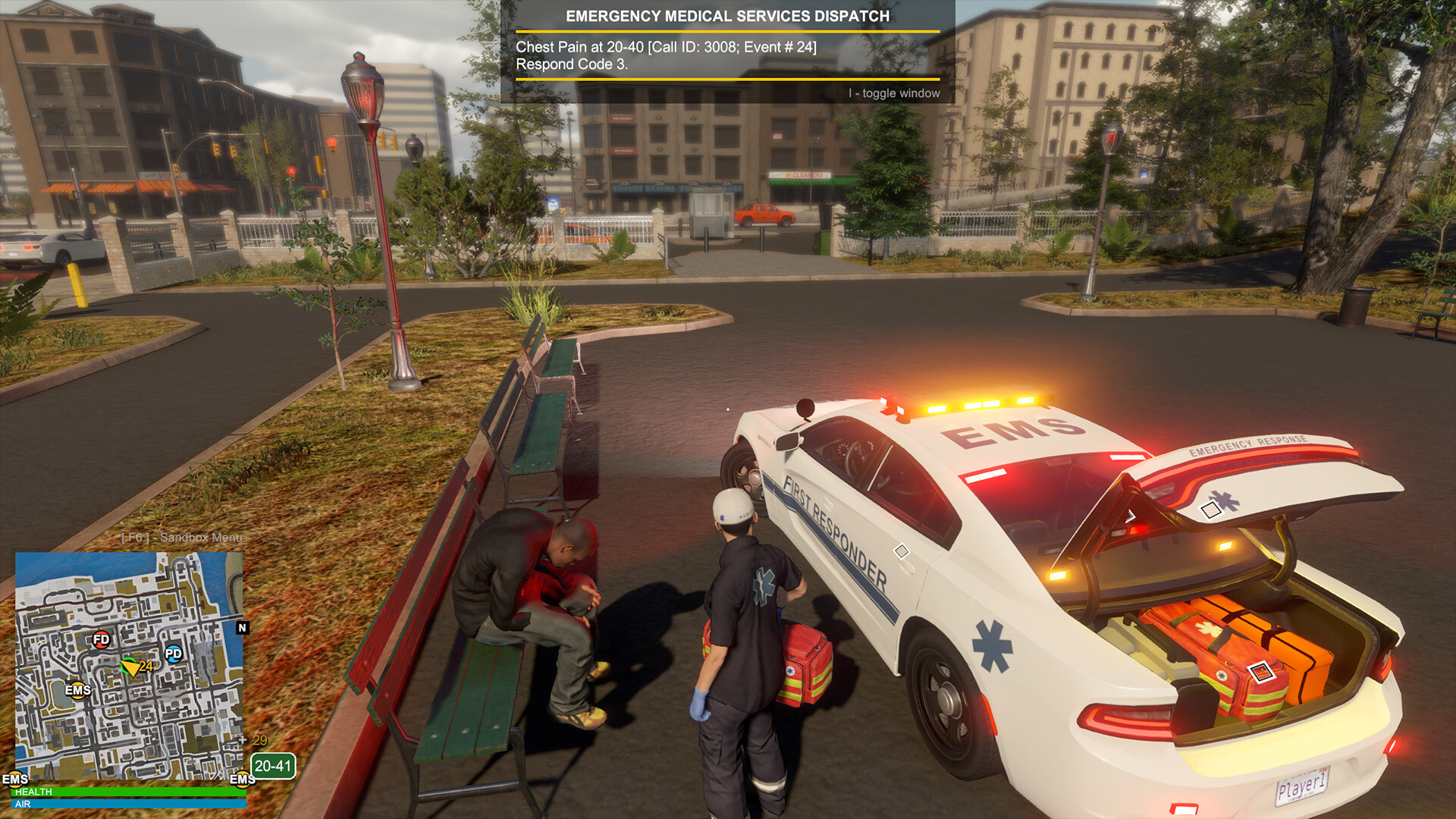Click the EMS station icon on the minimap
The width and height of the screenshot is (1456, 819).
(77, 691)
